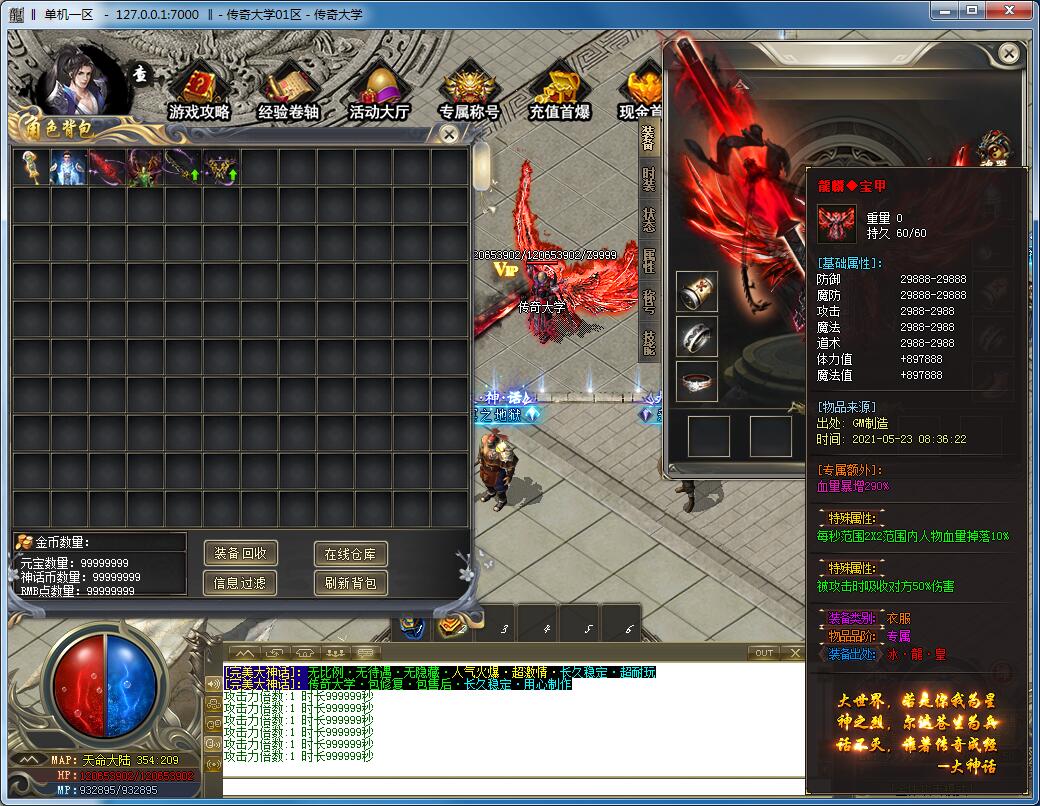Click the OUT button above the chat
Viewport: 1040px width, 806px height.
pyautogui.click(x=764, y=653)
